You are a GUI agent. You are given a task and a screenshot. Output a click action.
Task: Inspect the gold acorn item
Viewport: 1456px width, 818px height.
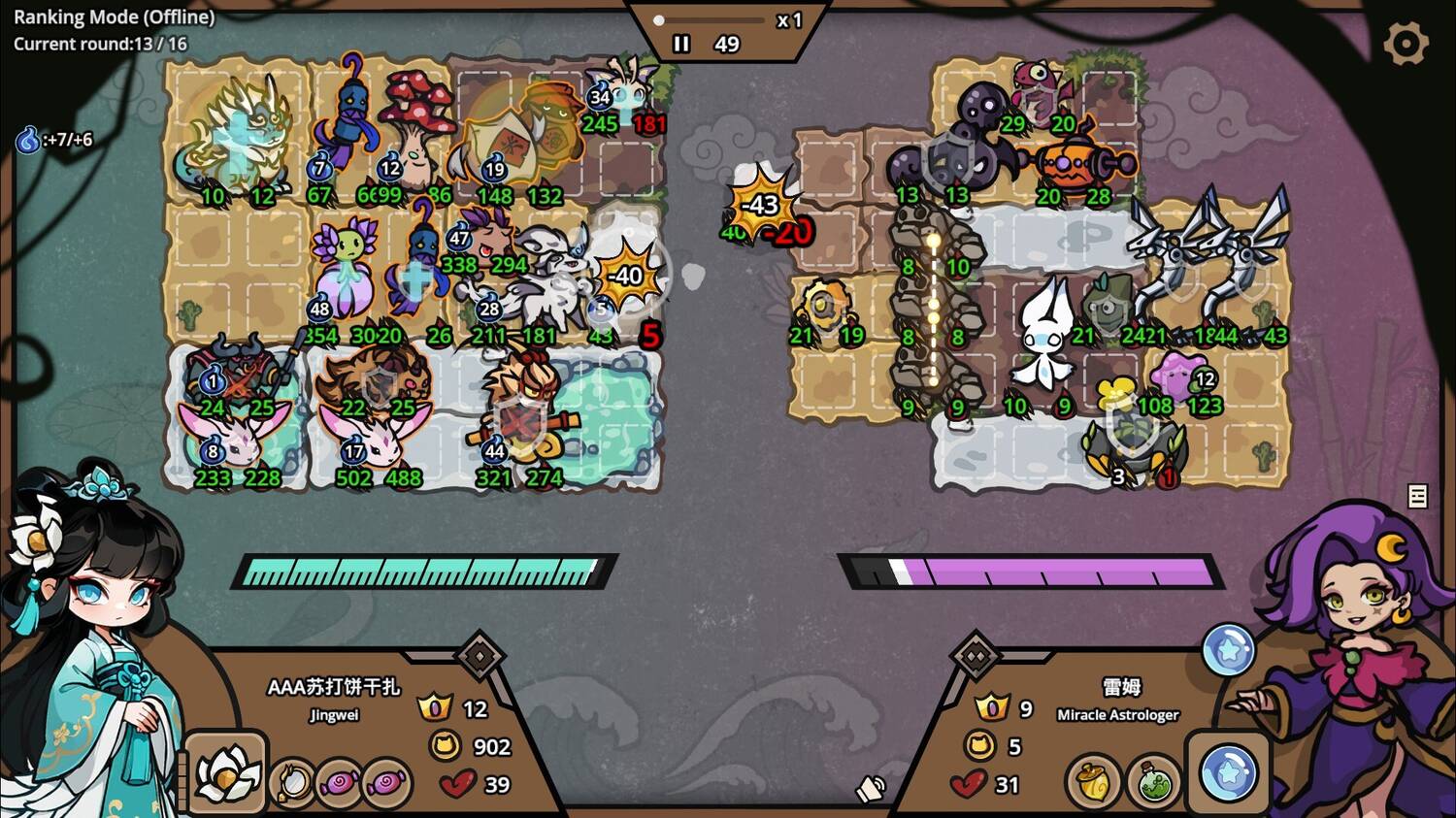(1094, 779)
